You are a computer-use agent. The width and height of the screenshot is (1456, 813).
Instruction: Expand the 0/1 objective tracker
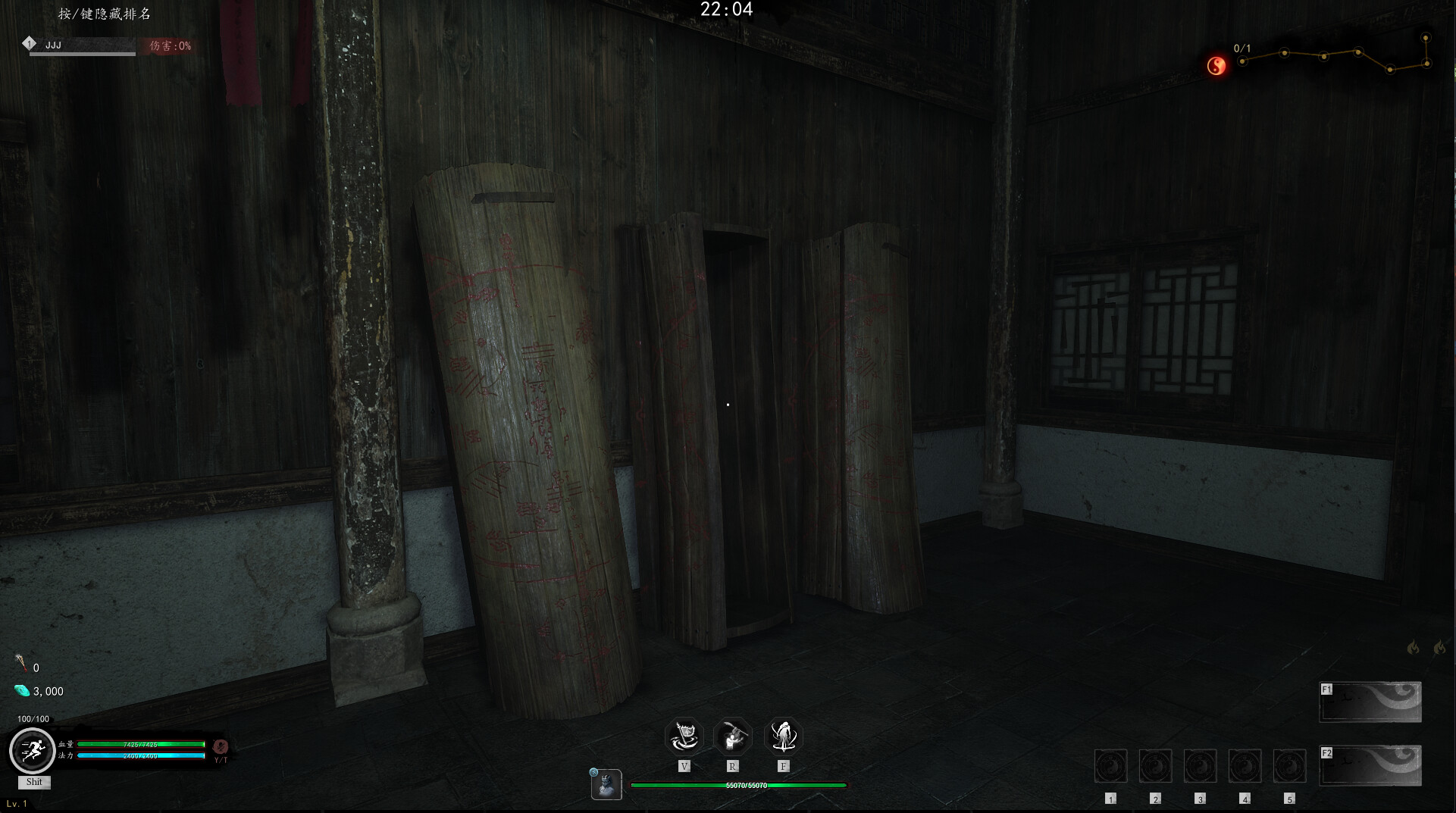point(1243,48)
